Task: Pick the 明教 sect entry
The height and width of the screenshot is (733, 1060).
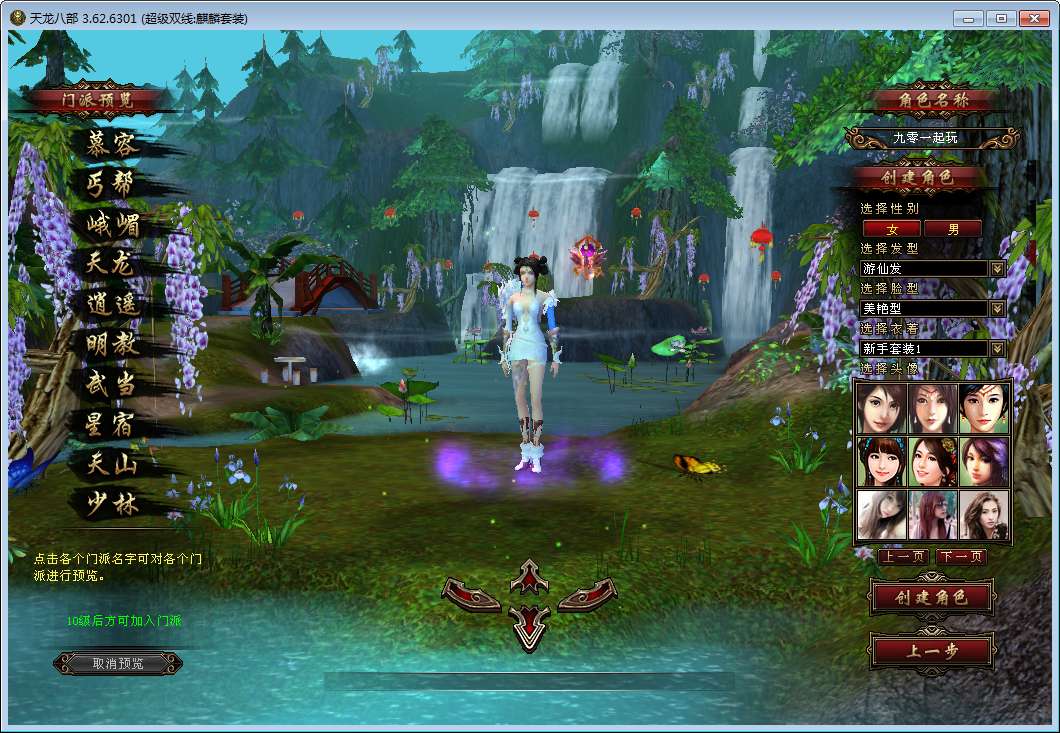Action: pos(111,344)
